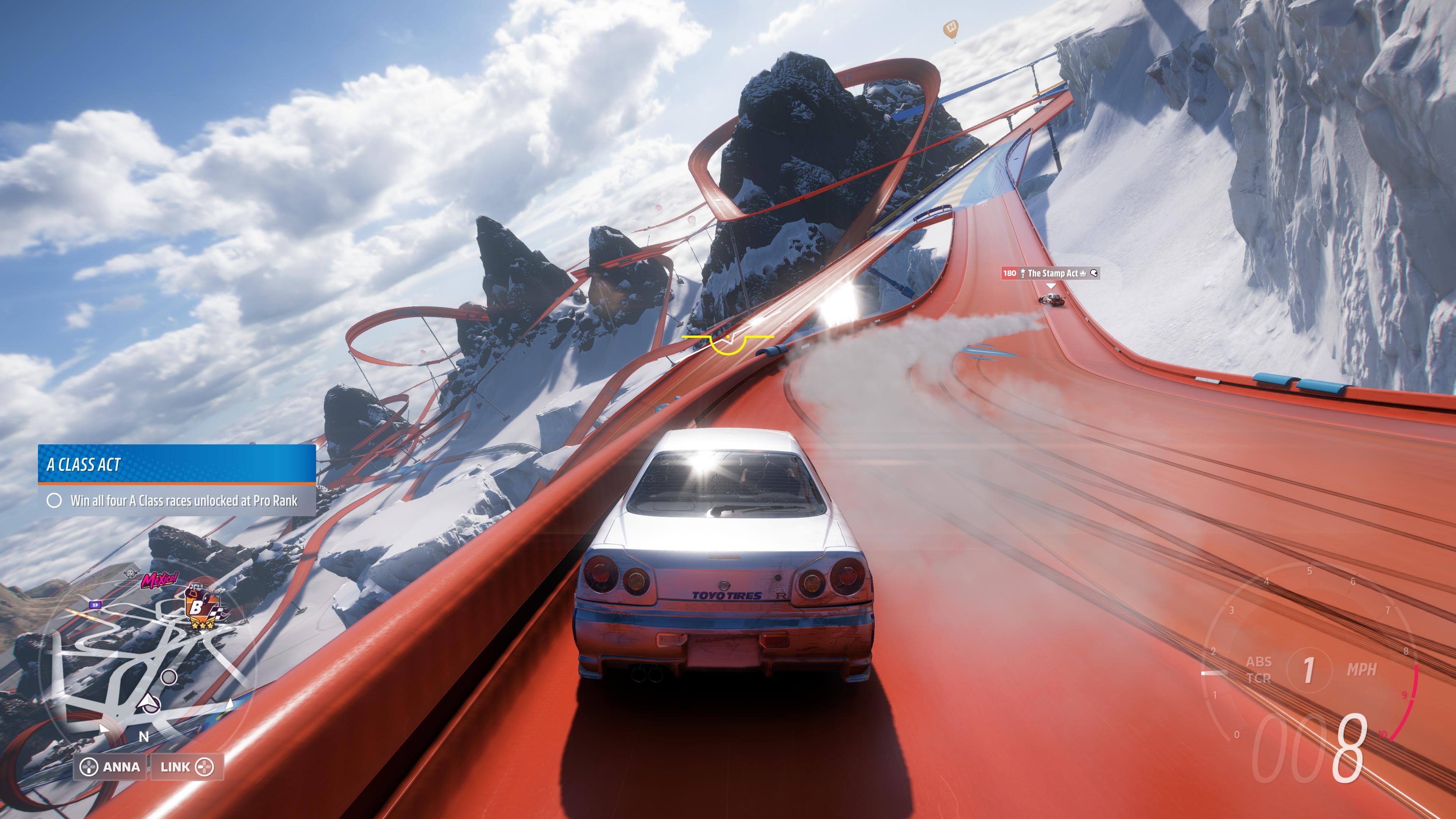Open the LINK chat button
This screenshot has width=1456, height=819.
pos(187,766)
